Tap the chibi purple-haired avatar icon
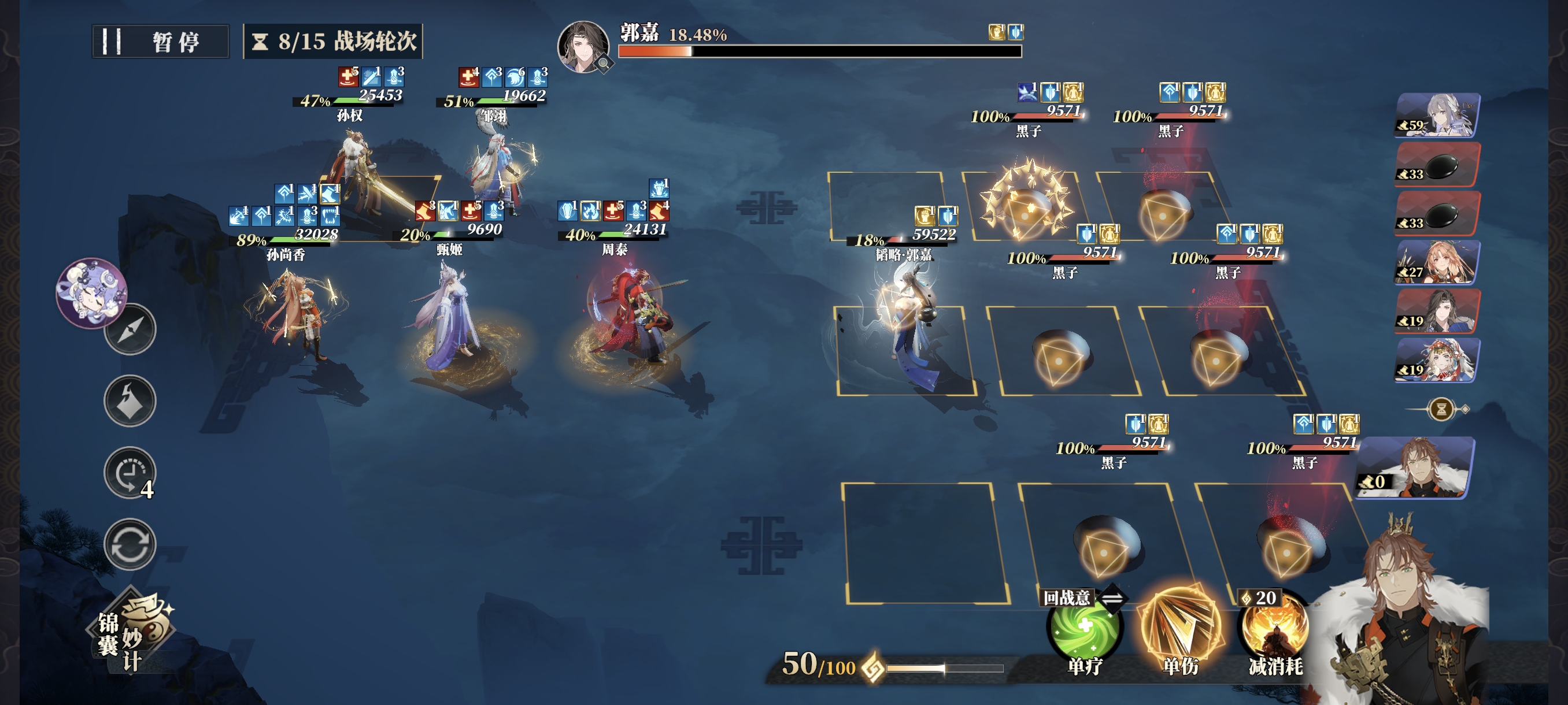The height and width of the screenshot is (705, 1568). point(91,292)
